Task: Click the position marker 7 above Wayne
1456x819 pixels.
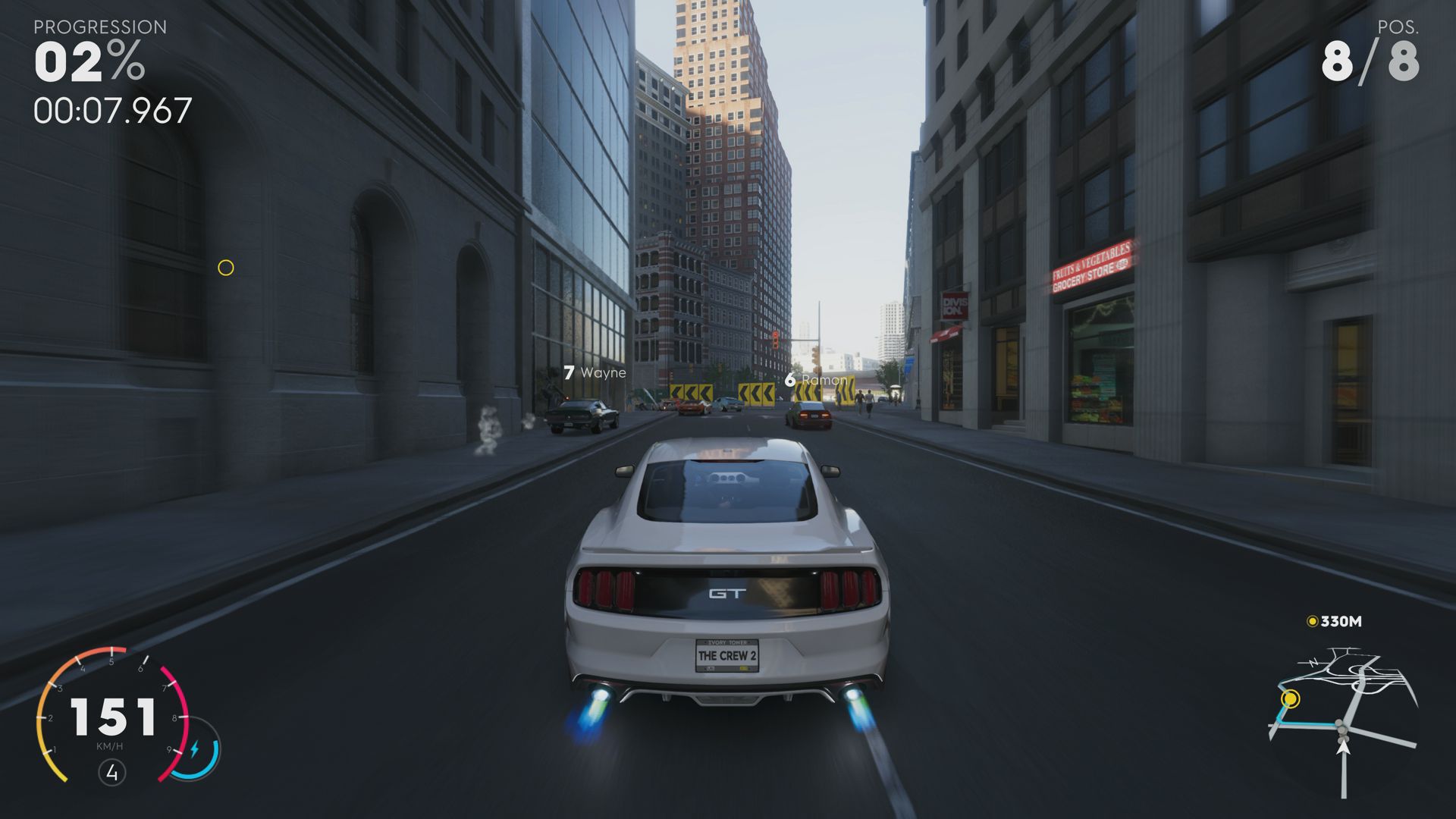Action: (569, 372)
